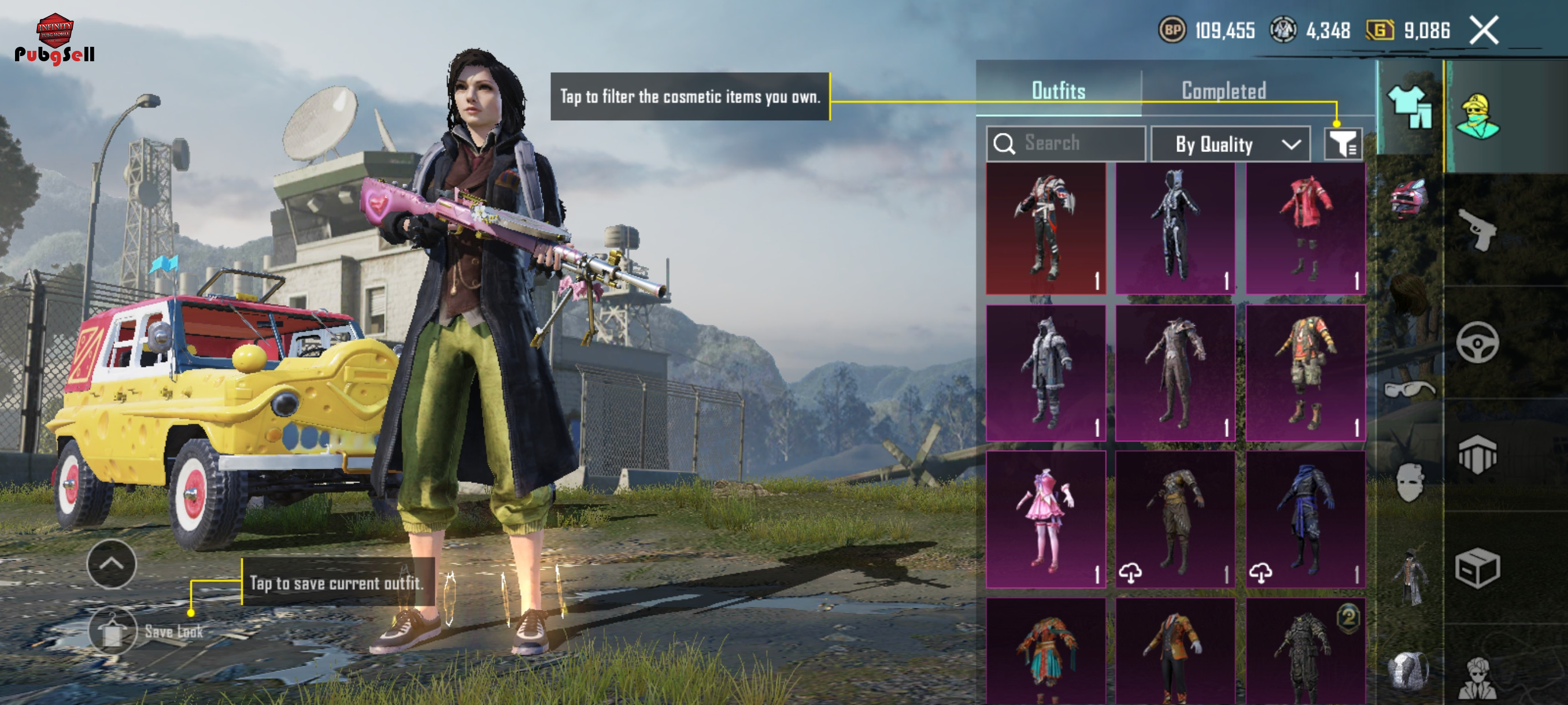The image size is (1568, 705).
Task: Select the pink dress outfit
Action: pyautogui.click(x=1045, y=519)
